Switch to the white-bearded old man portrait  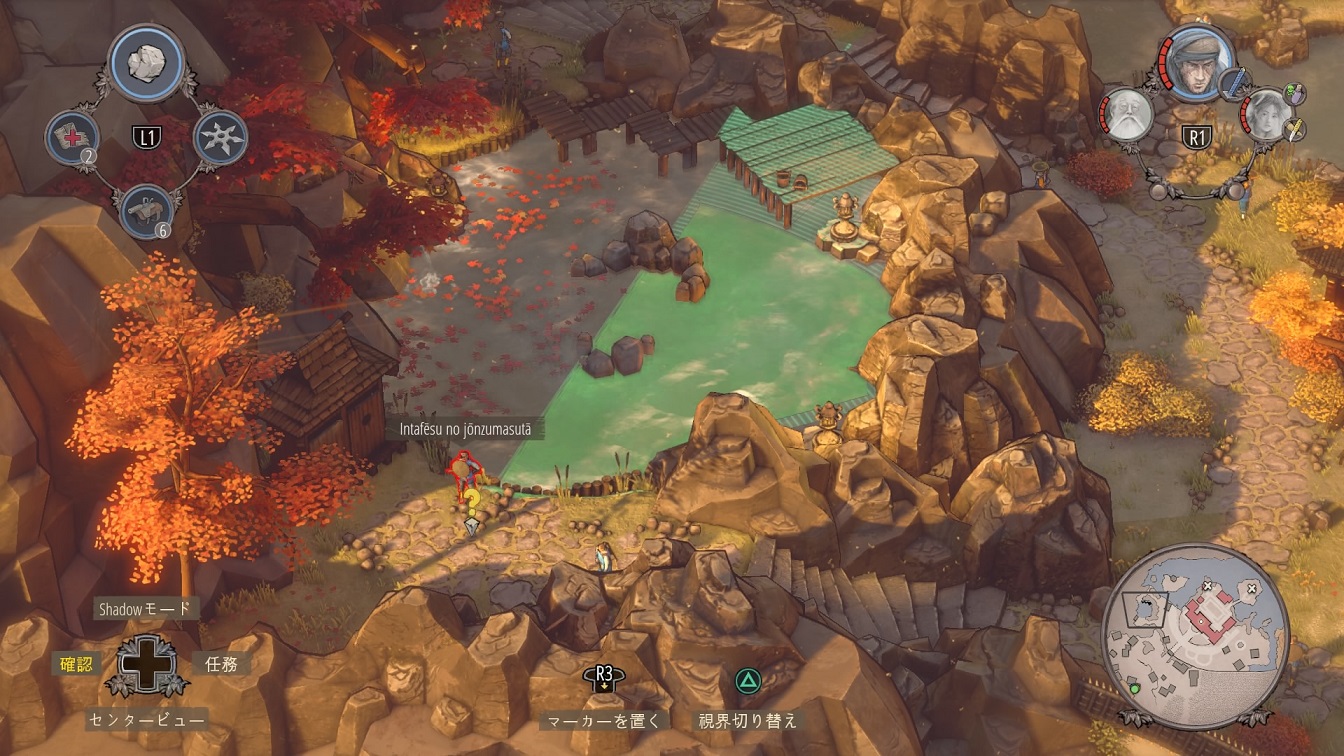(x=1128, y=116)
